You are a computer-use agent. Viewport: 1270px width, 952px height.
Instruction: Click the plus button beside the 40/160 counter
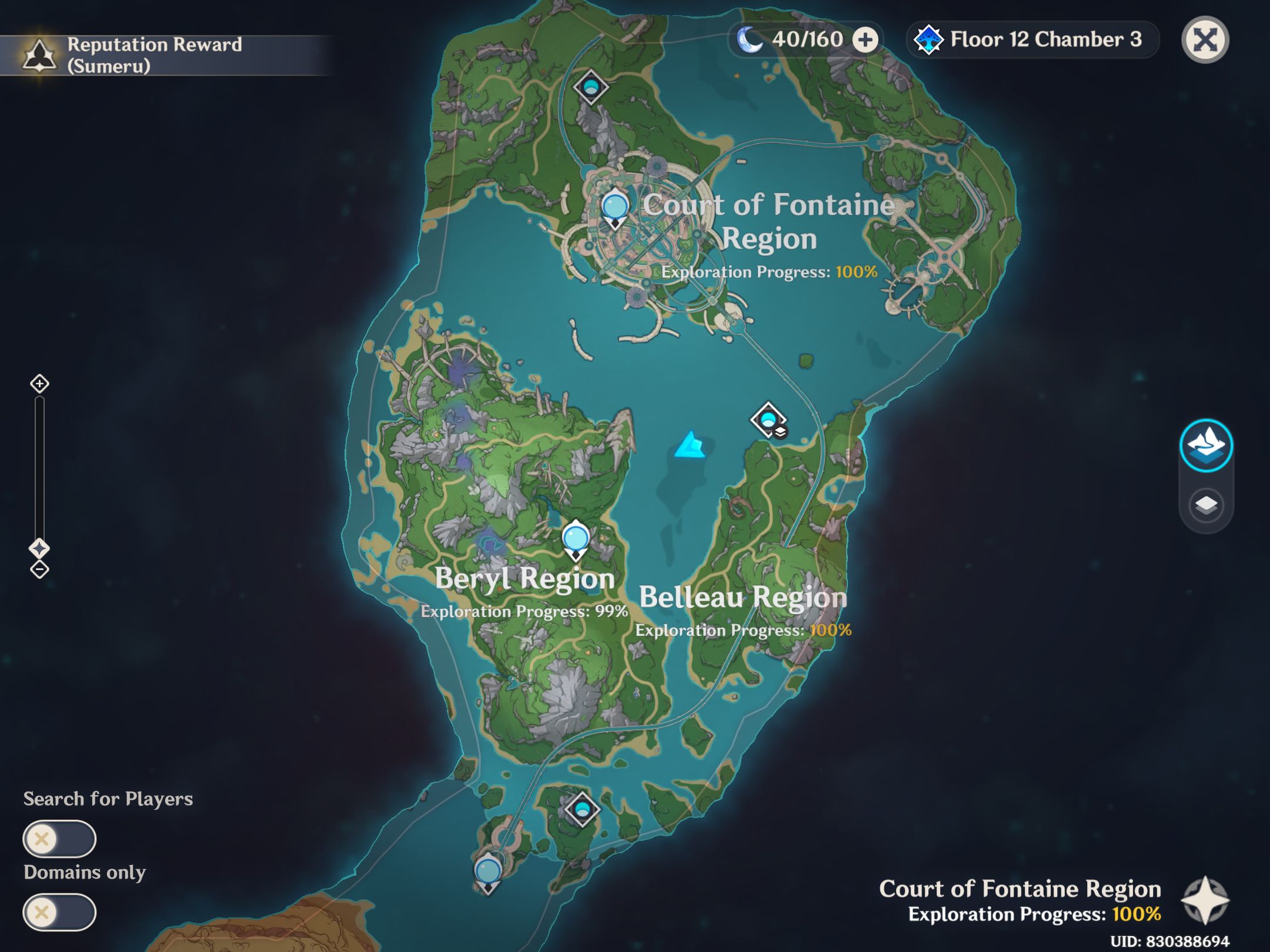coord(865,39)
